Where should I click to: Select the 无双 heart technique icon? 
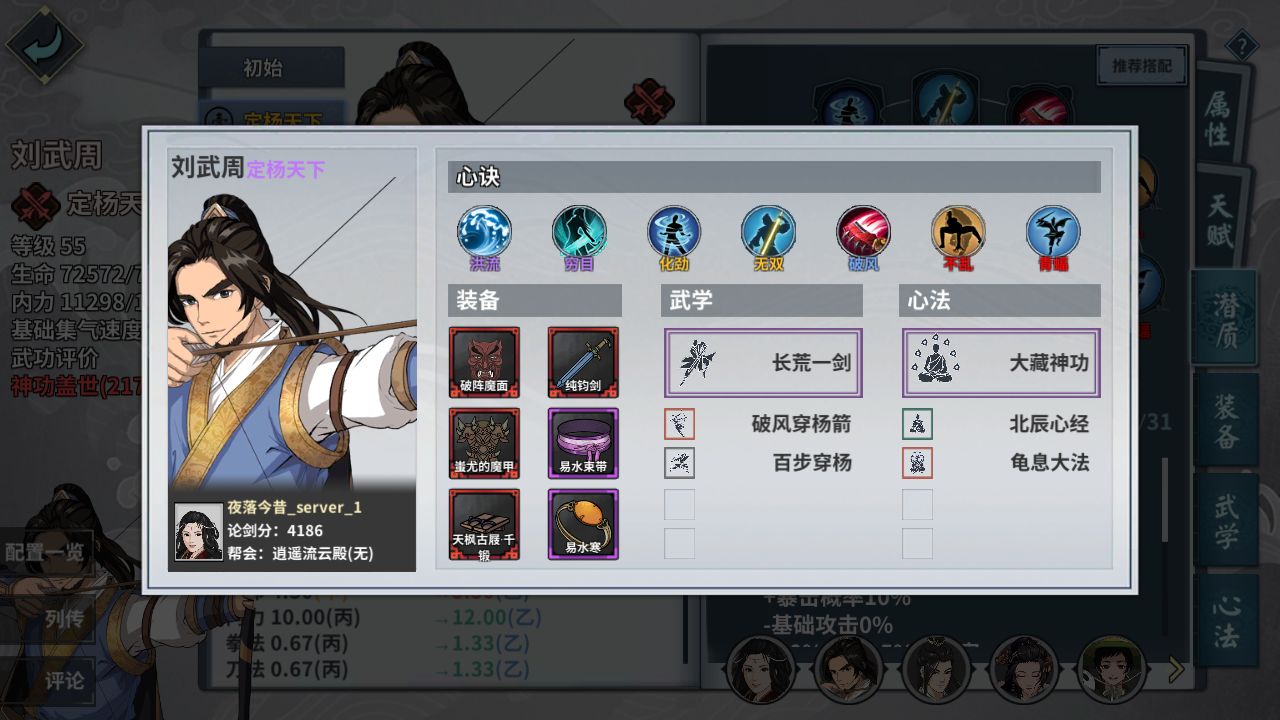pyautogui.click(x=768, y=235)
